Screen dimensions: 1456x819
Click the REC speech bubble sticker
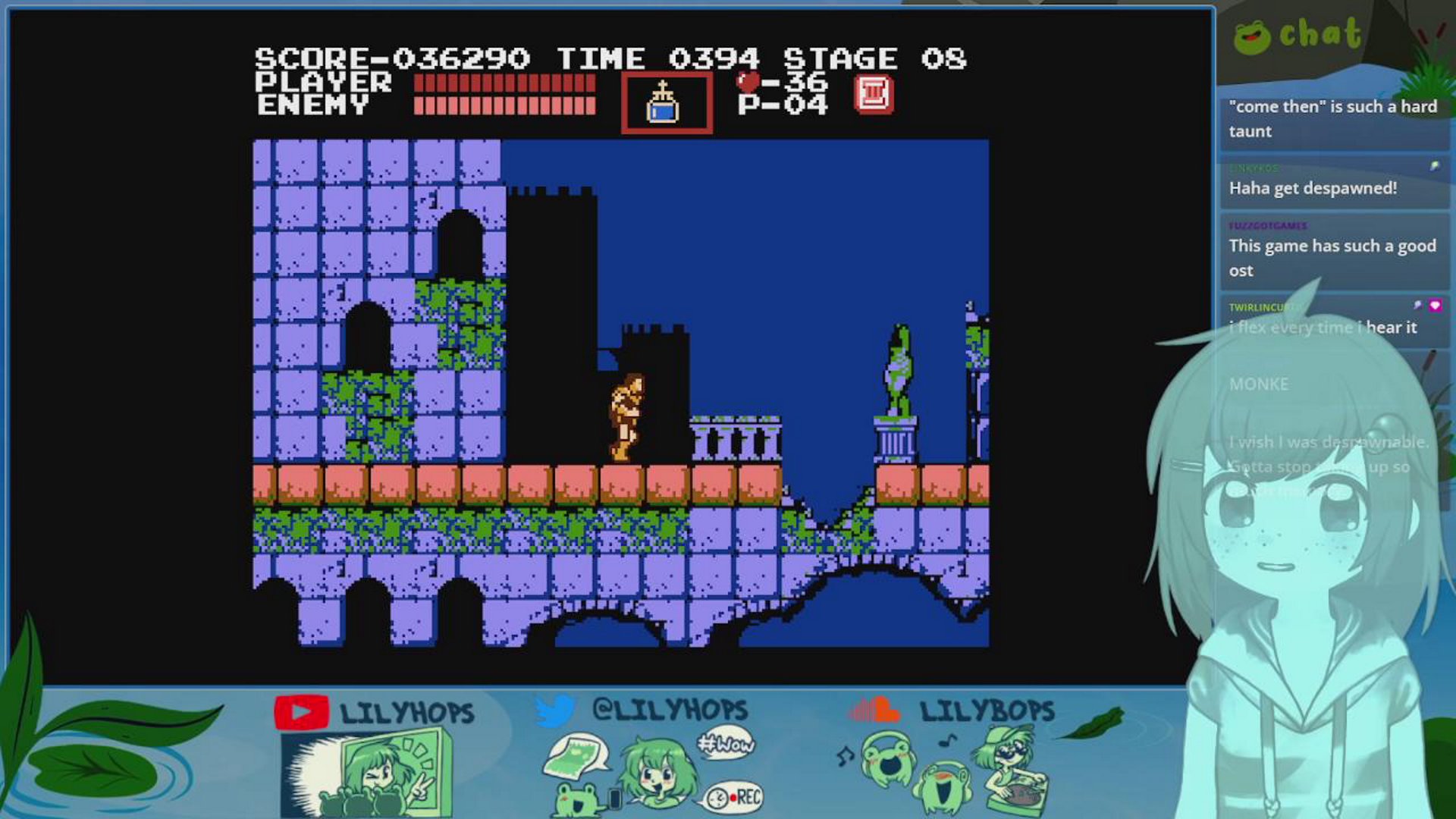pos(733,797)
